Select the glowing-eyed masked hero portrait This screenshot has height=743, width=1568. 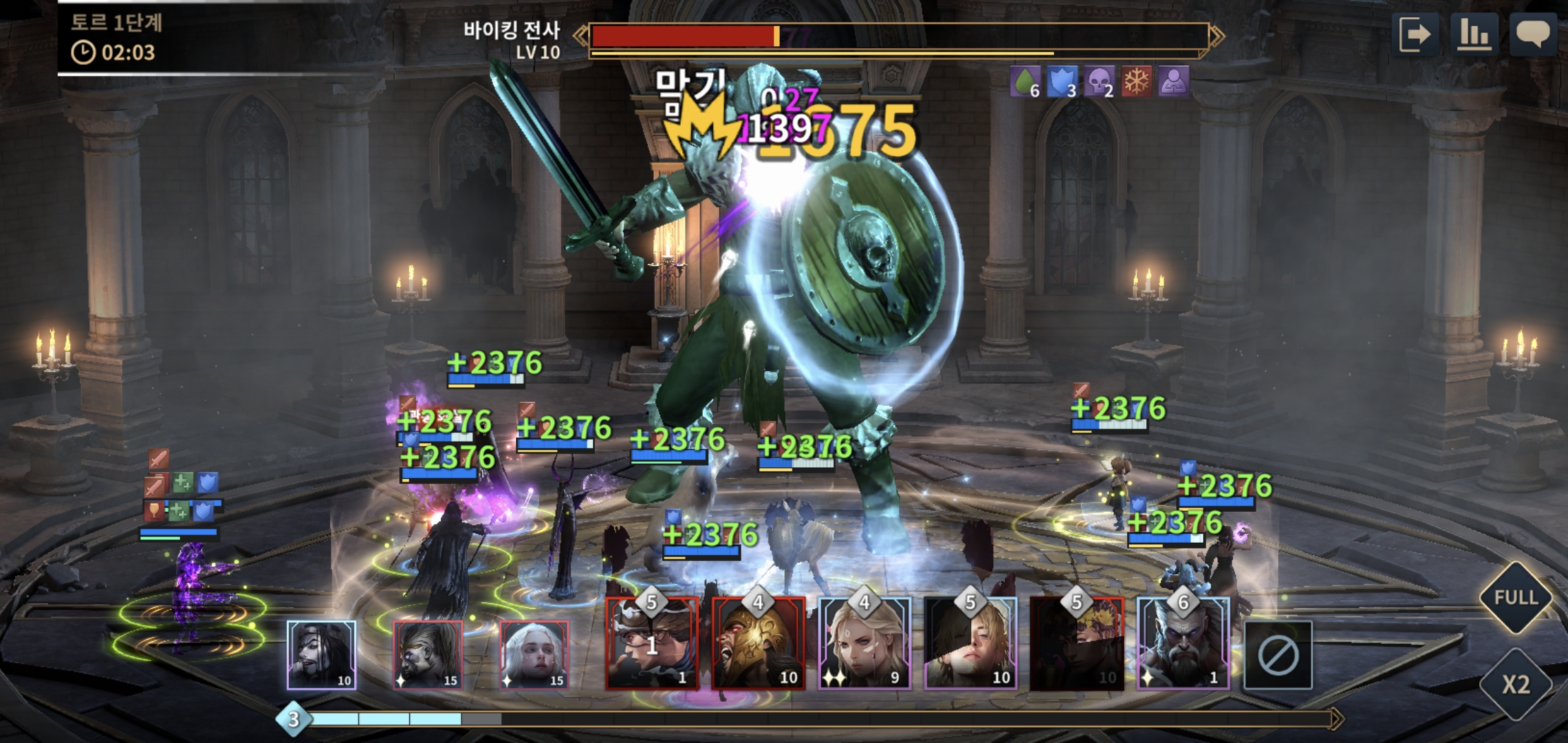click(427, 655)
